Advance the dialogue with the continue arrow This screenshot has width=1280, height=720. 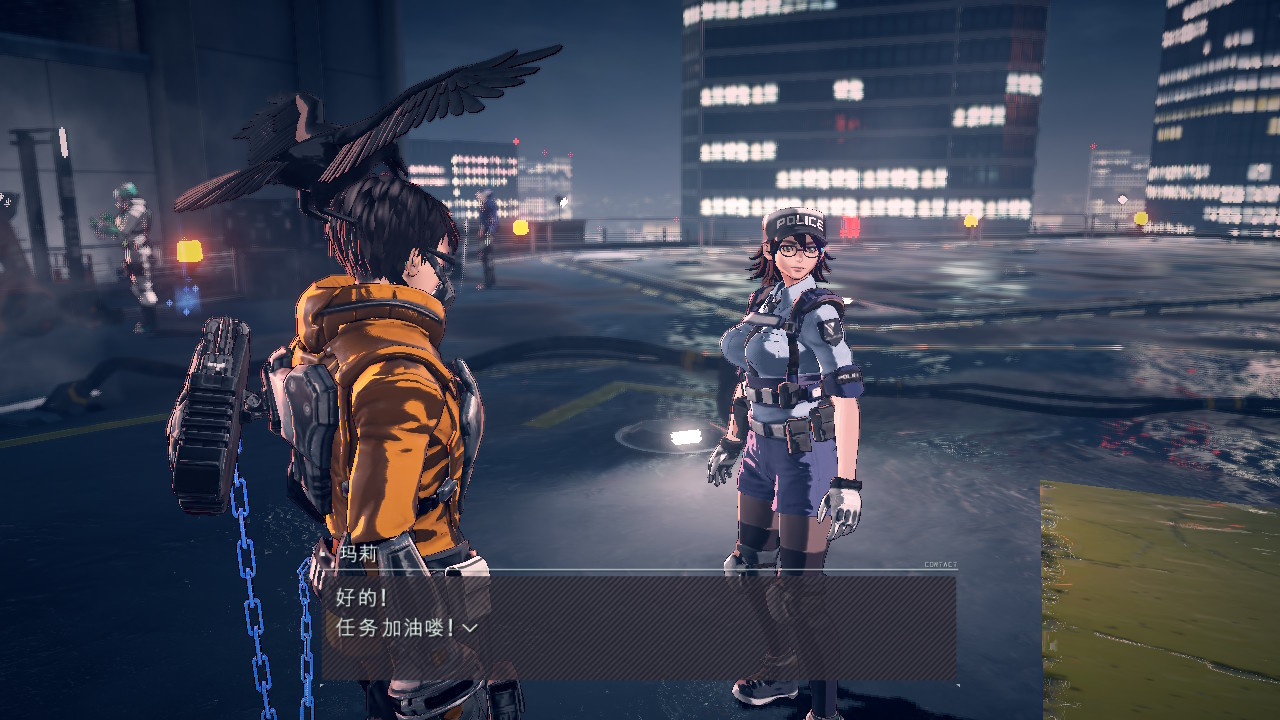coord(470,628)
